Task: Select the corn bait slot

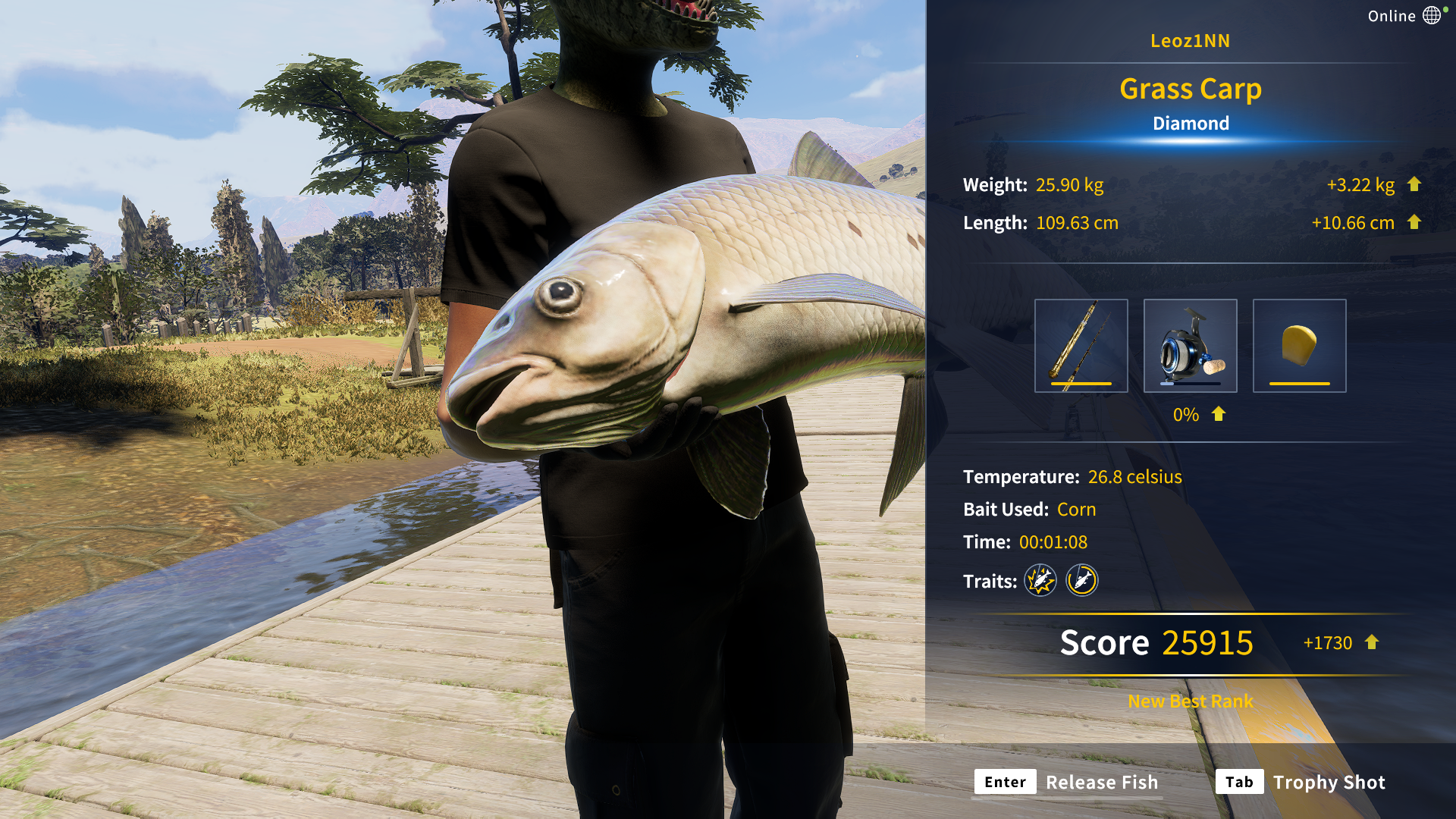Action: [1299, 346]
